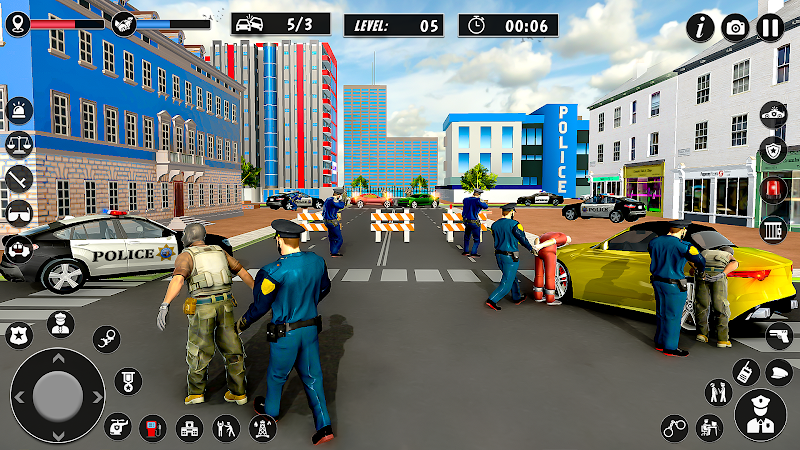Choose the oil rig tower icon
The width and height of the screenshot is (800, 450).
coord(260,428)
